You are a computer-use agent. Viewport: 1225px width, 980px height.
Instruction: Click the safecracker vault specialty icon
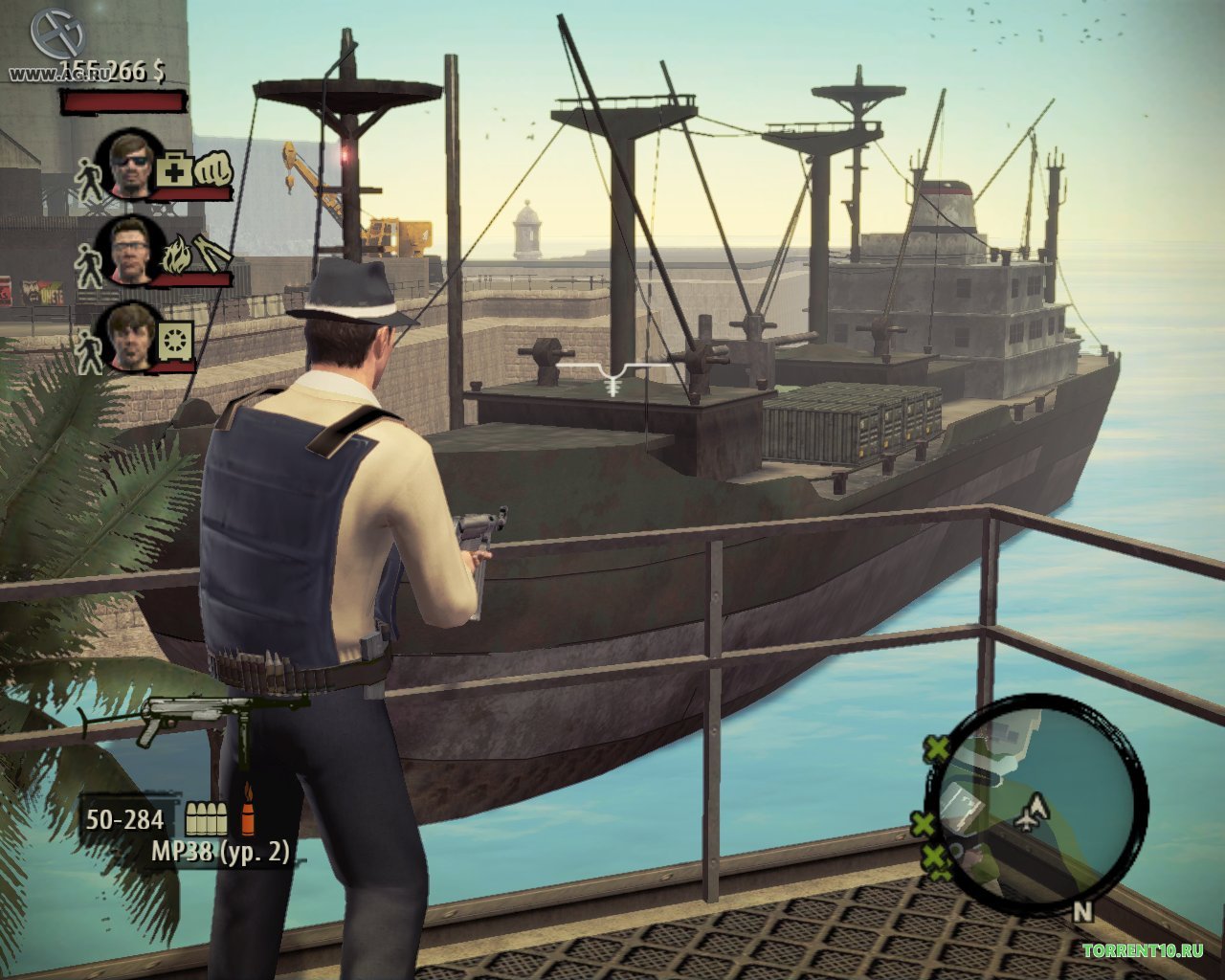click(x=176, y=339)
